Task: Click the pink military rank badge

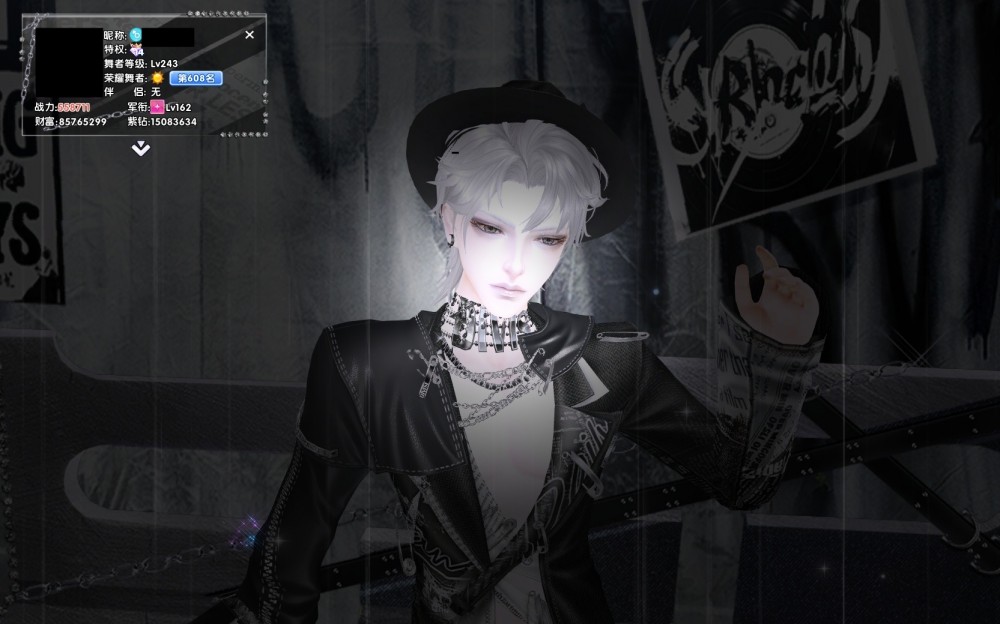Action: pos(157,107)
